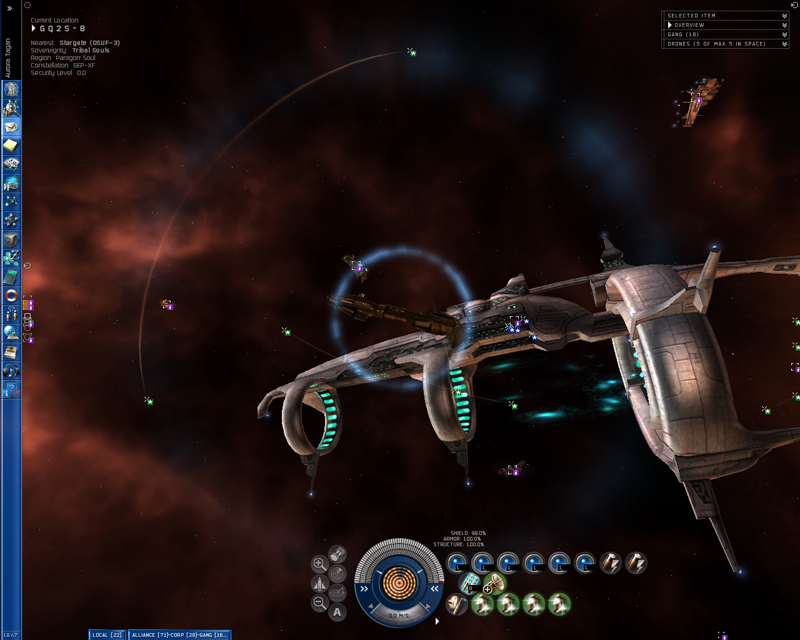Click the zoom-out magnifier on ship HUD
Viewport: 800px width, 640px height.
tap(319, 602)
